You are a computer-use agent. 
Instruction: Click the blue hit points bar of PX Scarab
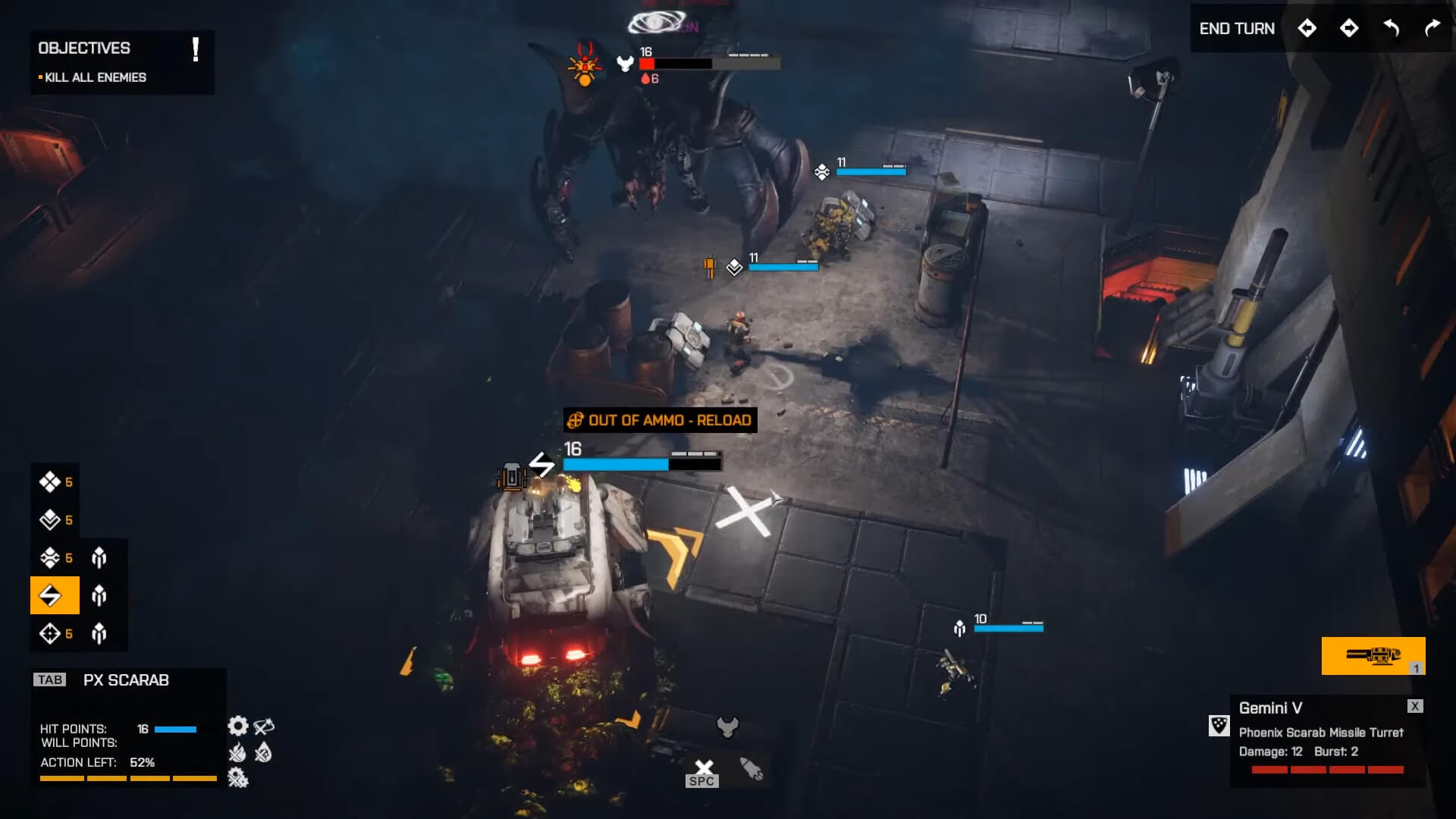point(174,730)
